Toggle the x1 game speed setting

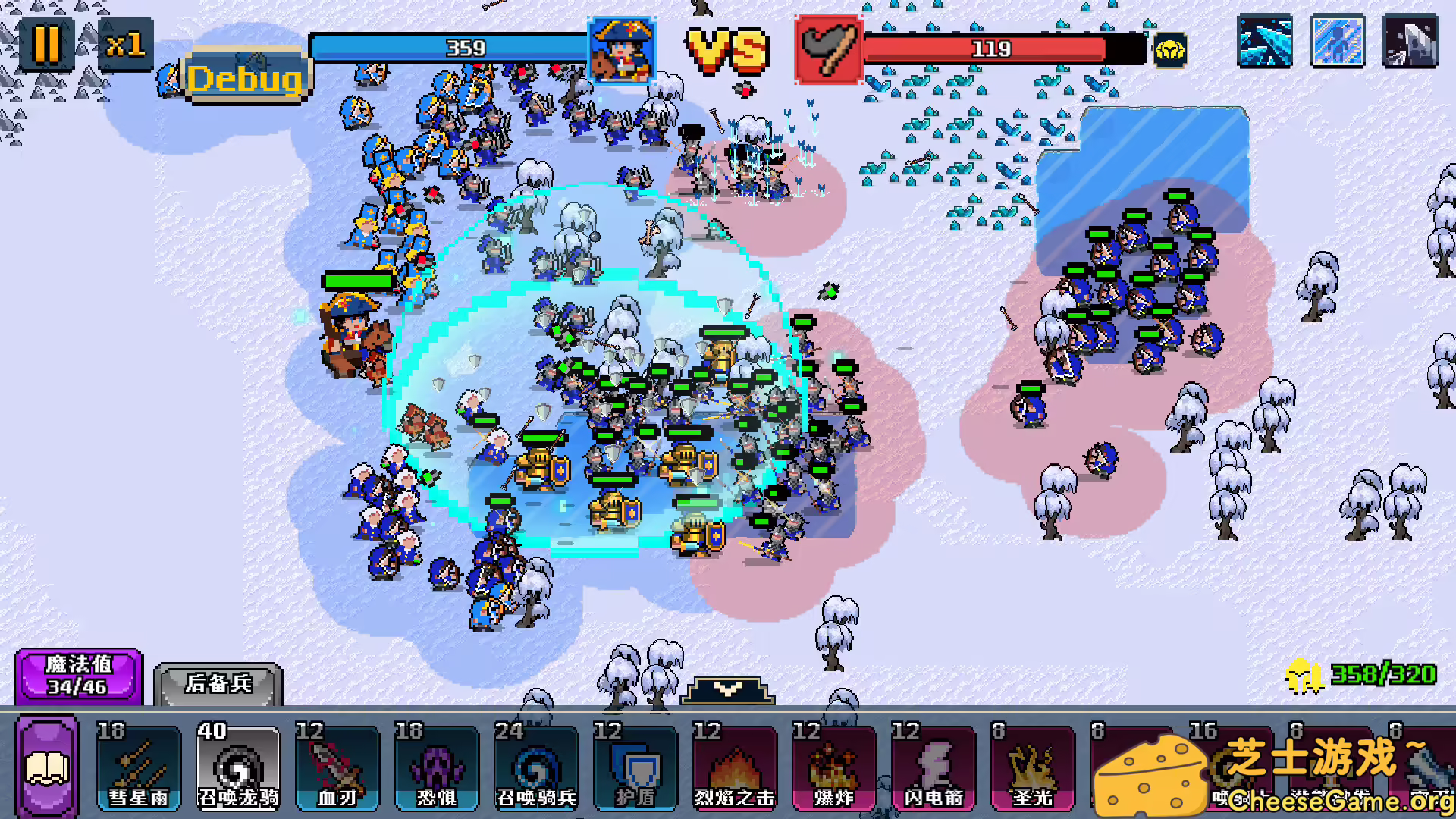[126, 43]
